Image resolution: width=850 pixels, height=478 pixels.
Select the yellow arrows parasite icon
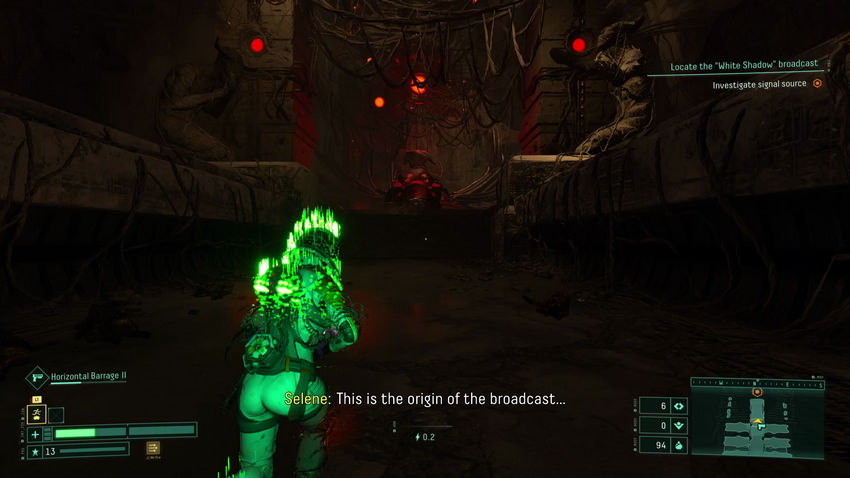point(155,448)
